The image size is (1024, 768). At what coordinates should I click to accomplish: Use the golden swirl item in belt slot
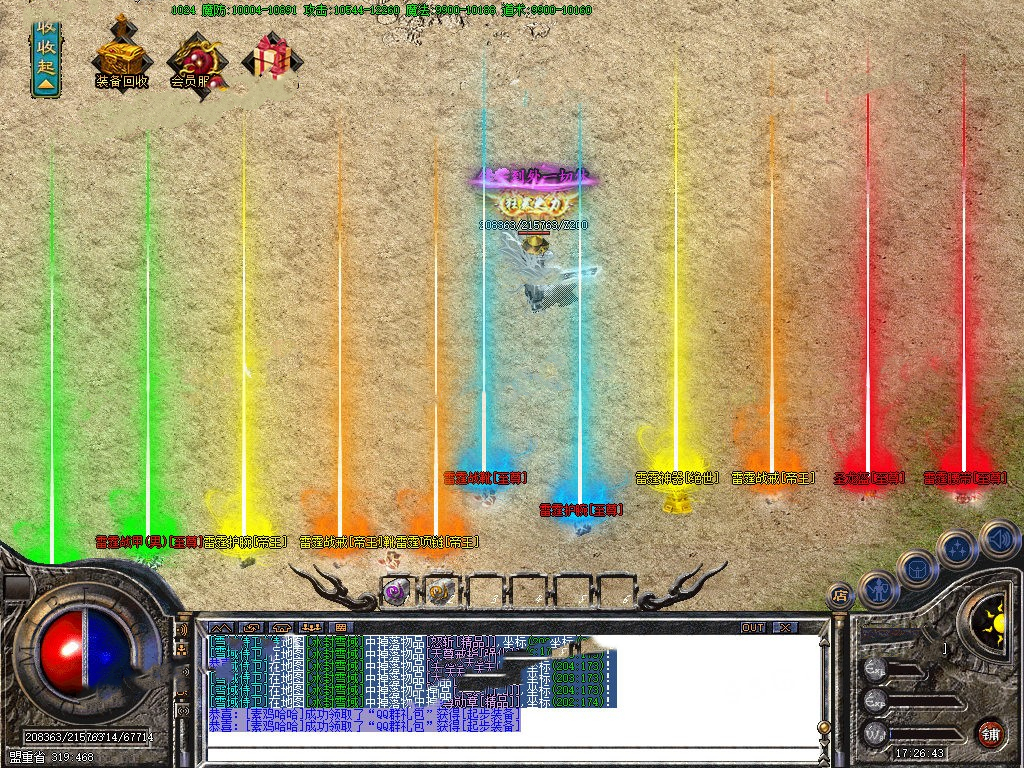(x=440, y=591)
